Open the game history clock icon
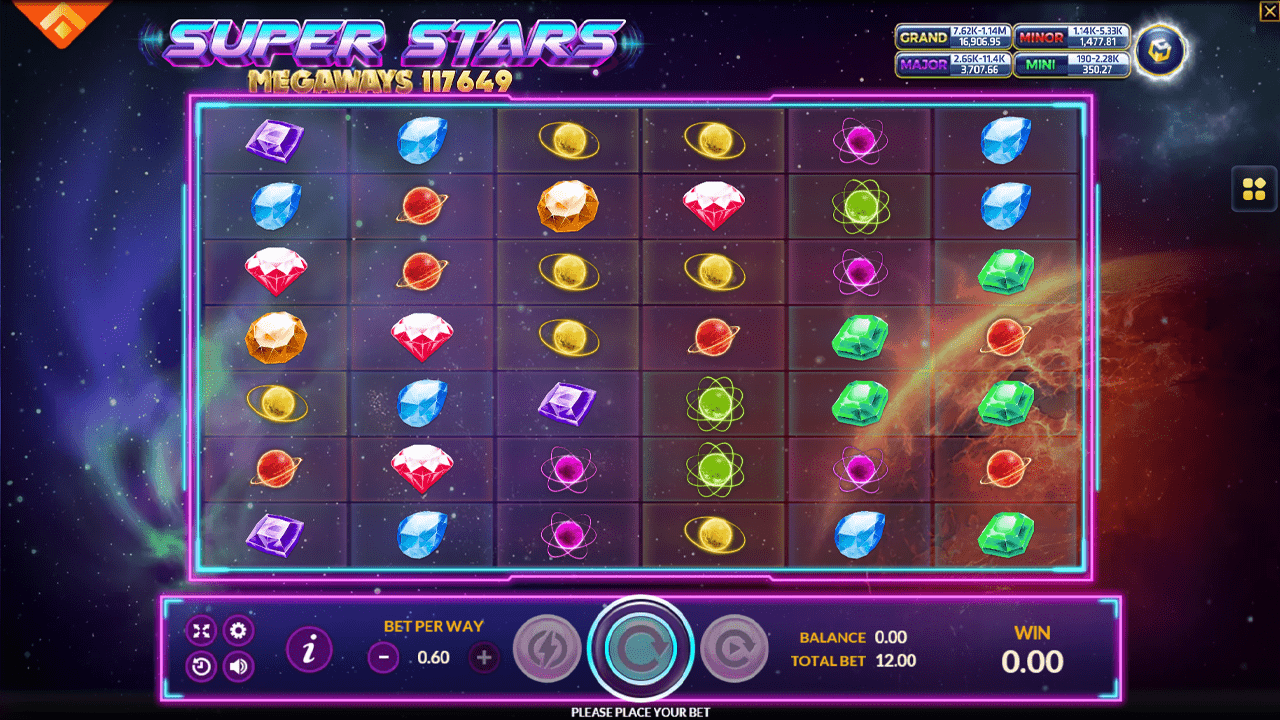Image resolution: width=1280 pixels, height=720 pixels. point(201,665)
